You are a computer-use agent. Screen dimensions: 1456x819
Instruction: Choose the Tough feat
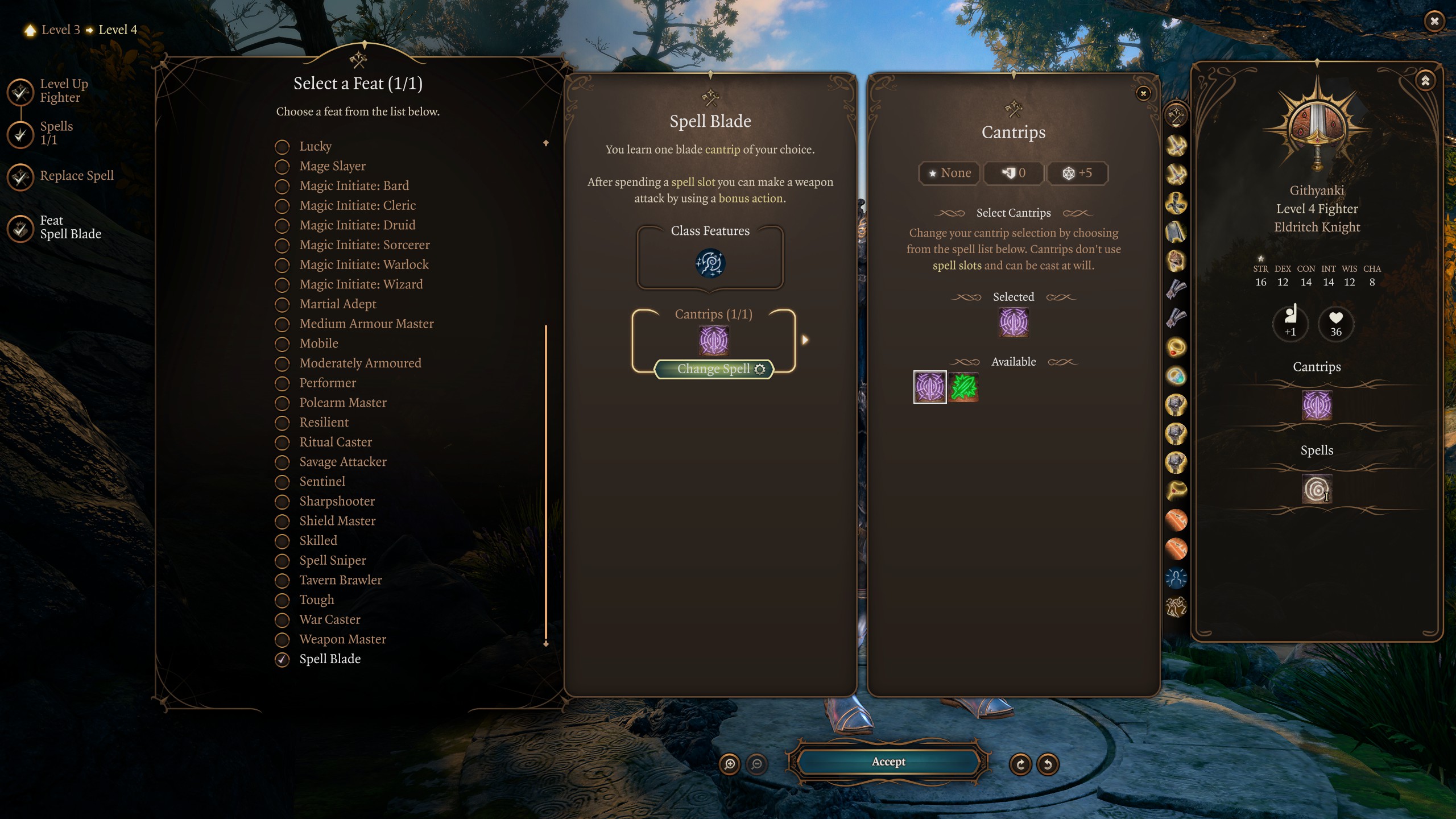[316, 600]
